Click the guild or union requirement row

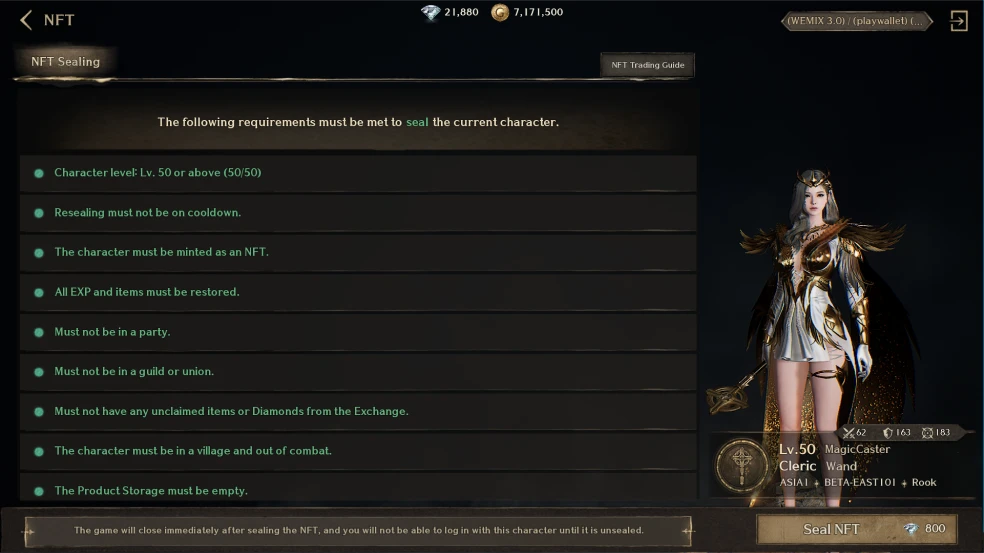357,372
